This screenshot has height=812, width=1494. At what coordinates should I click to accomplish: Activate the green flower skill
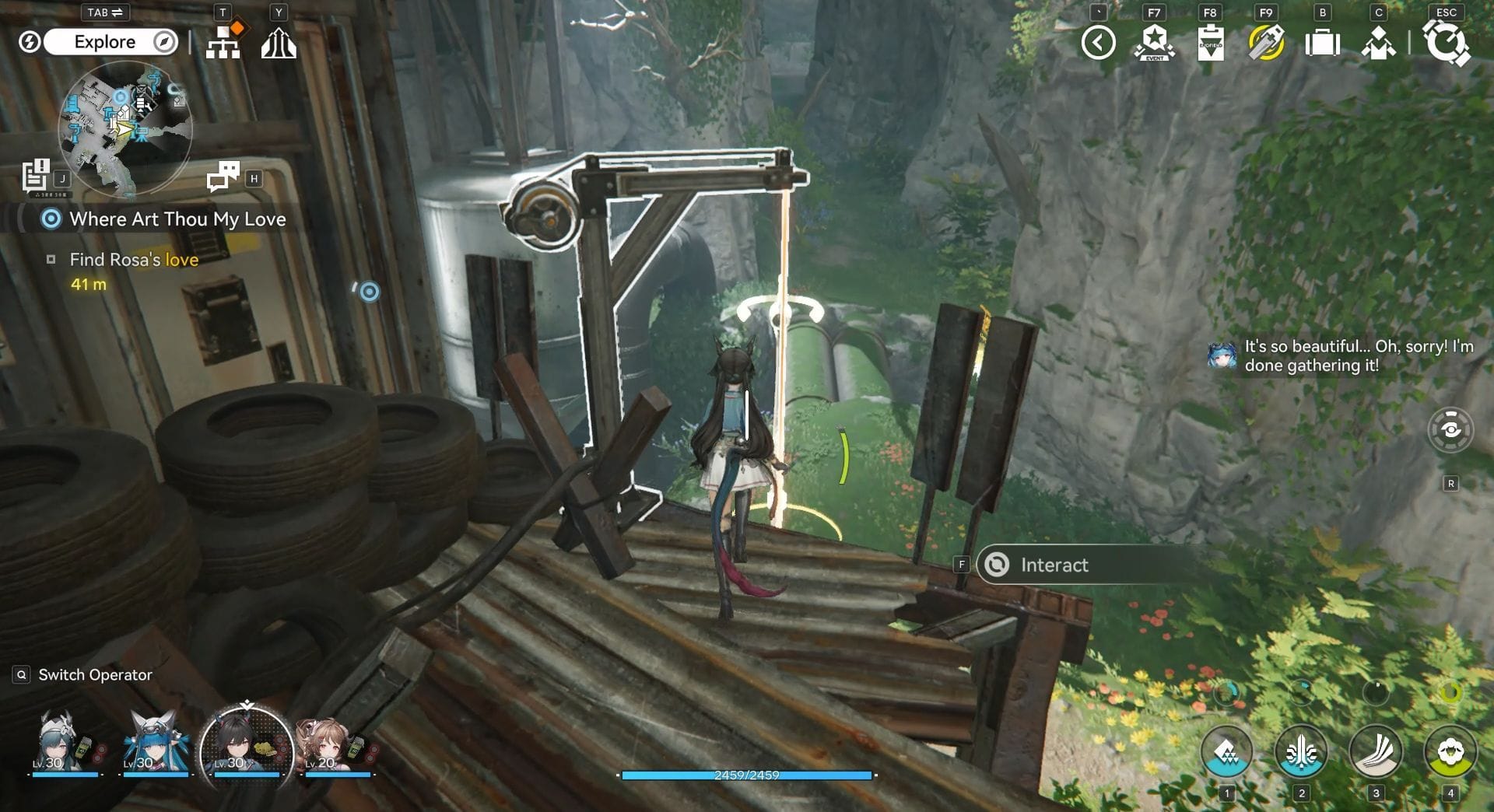pos(1450,752)
